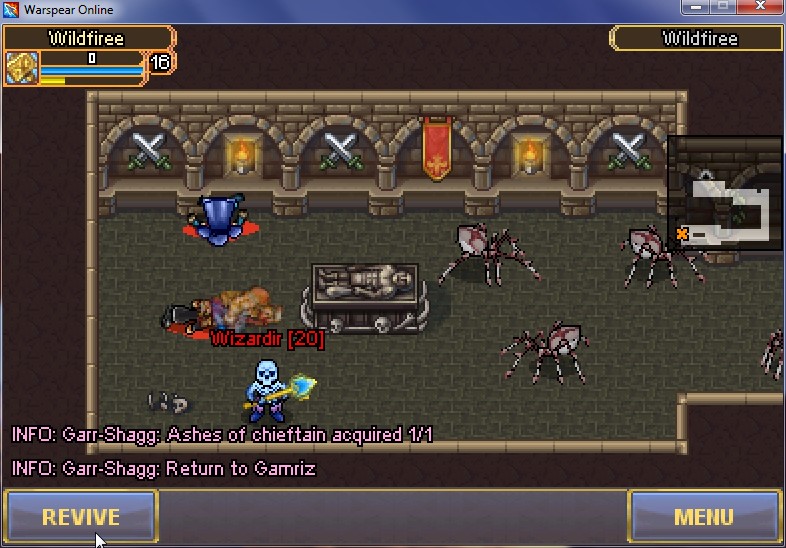Select the Wildfiree target name panel
This screenshot has height=548, width=786.
698,39
